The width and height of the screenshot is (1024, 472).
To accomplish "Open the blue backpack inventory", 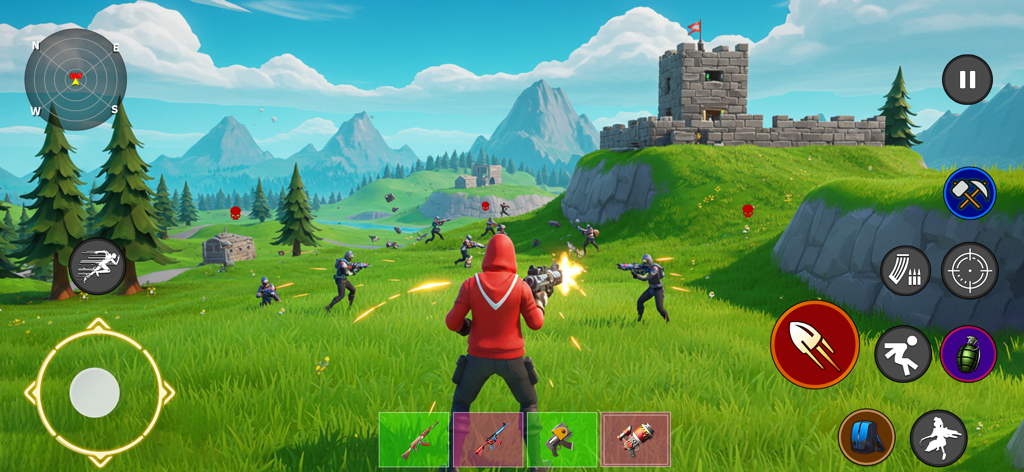I will point(866,437).
